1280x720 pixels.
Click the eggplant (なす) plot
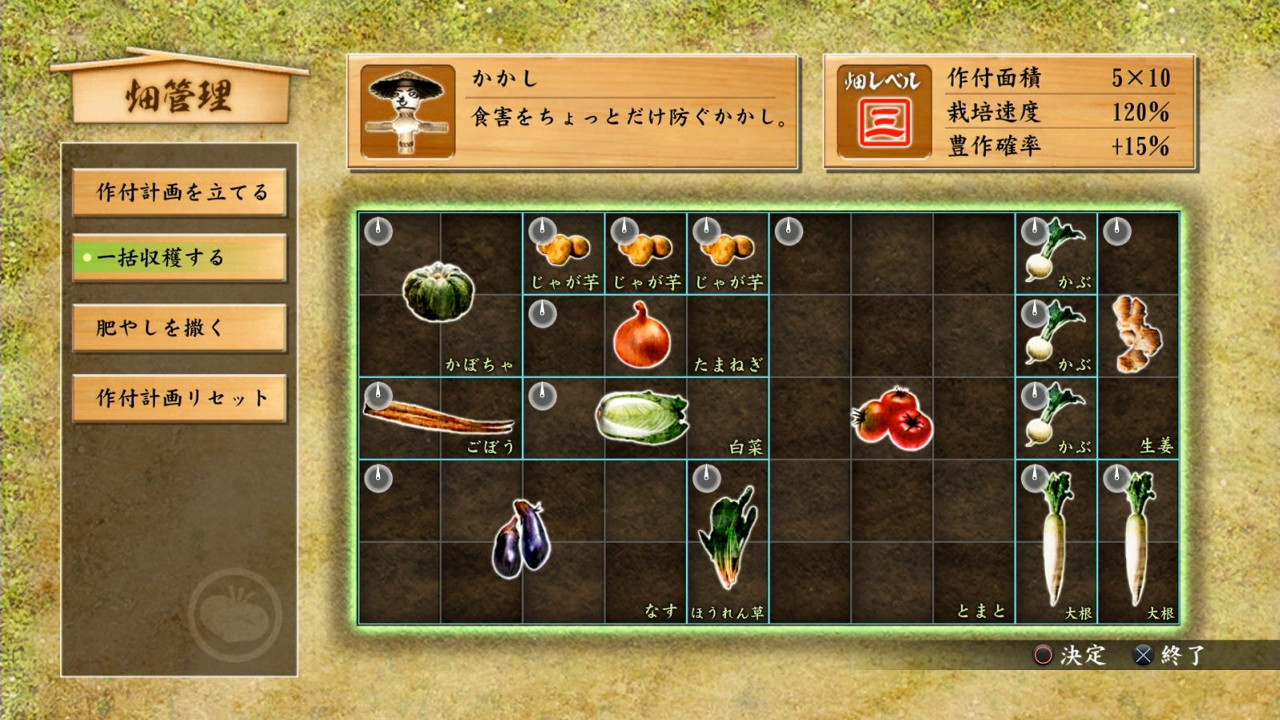point(521,541)
